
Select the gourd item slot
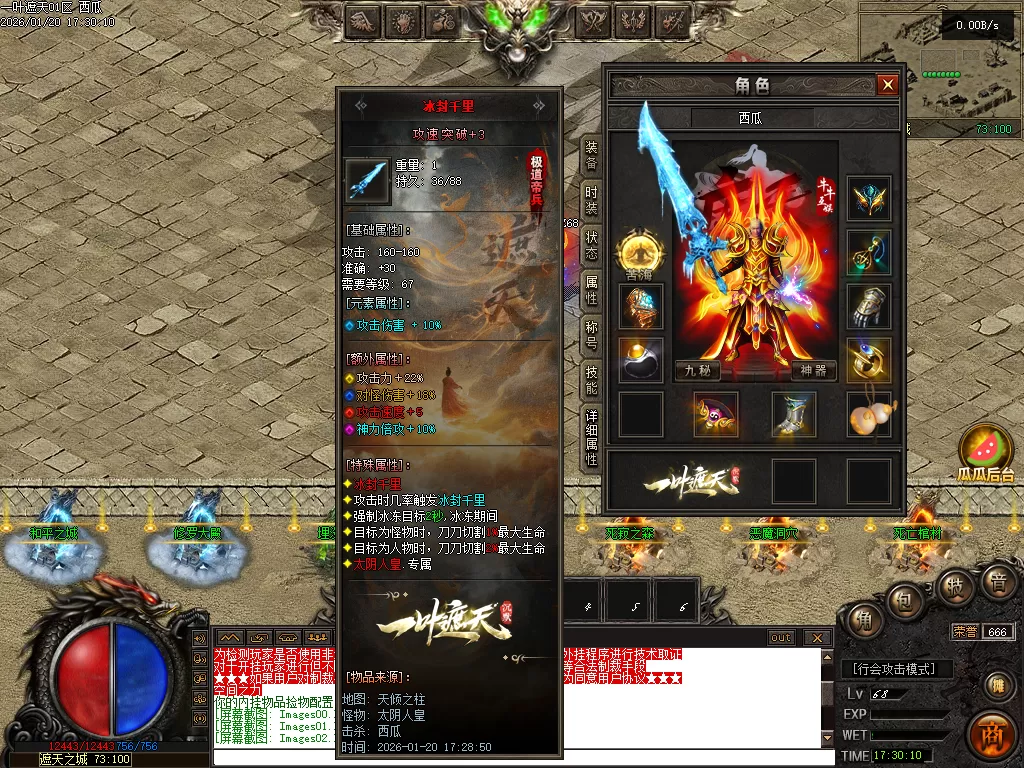869,414
